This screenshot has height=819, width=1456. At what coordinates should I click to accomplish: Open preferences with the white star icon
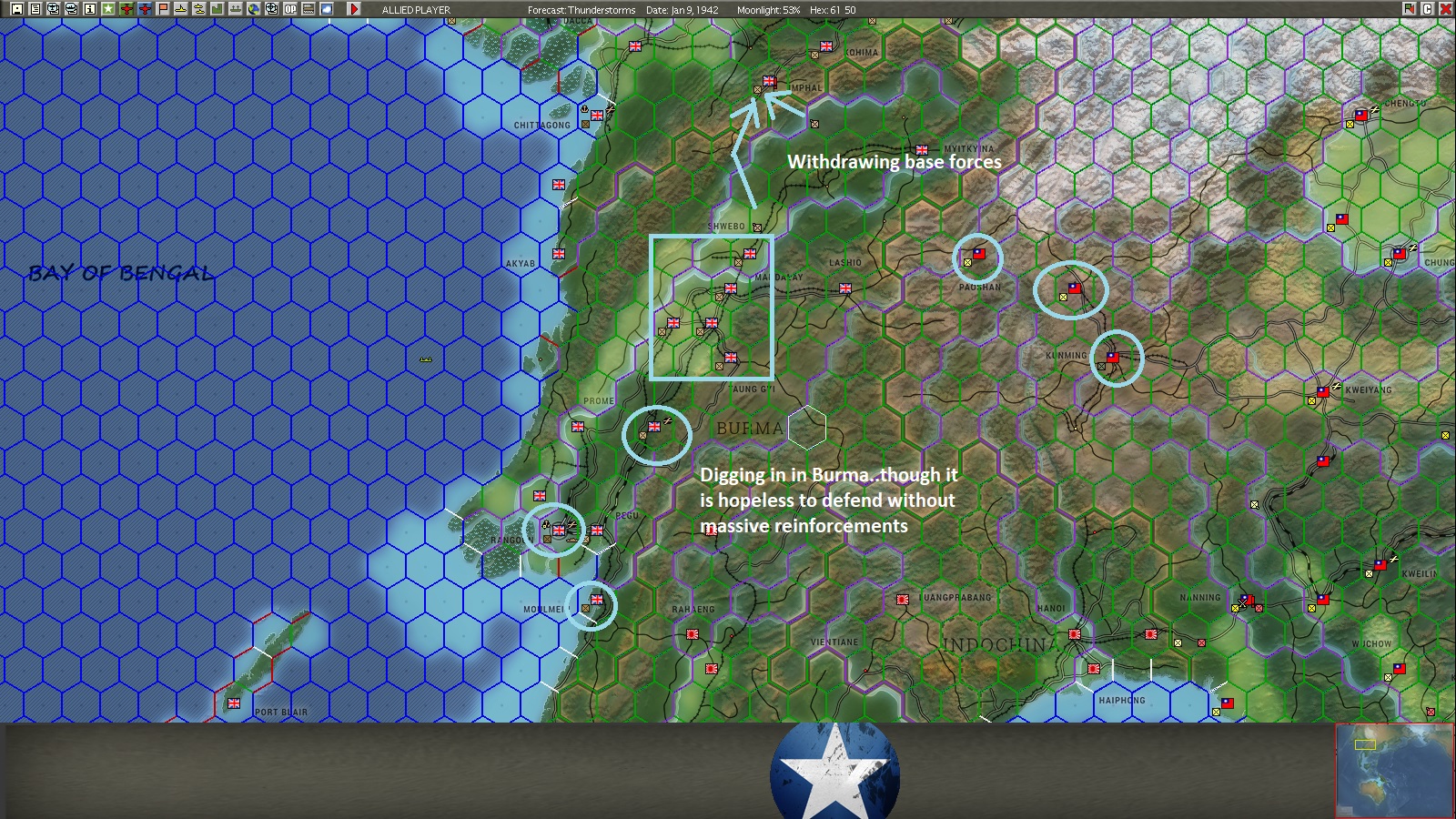[108, 9]
